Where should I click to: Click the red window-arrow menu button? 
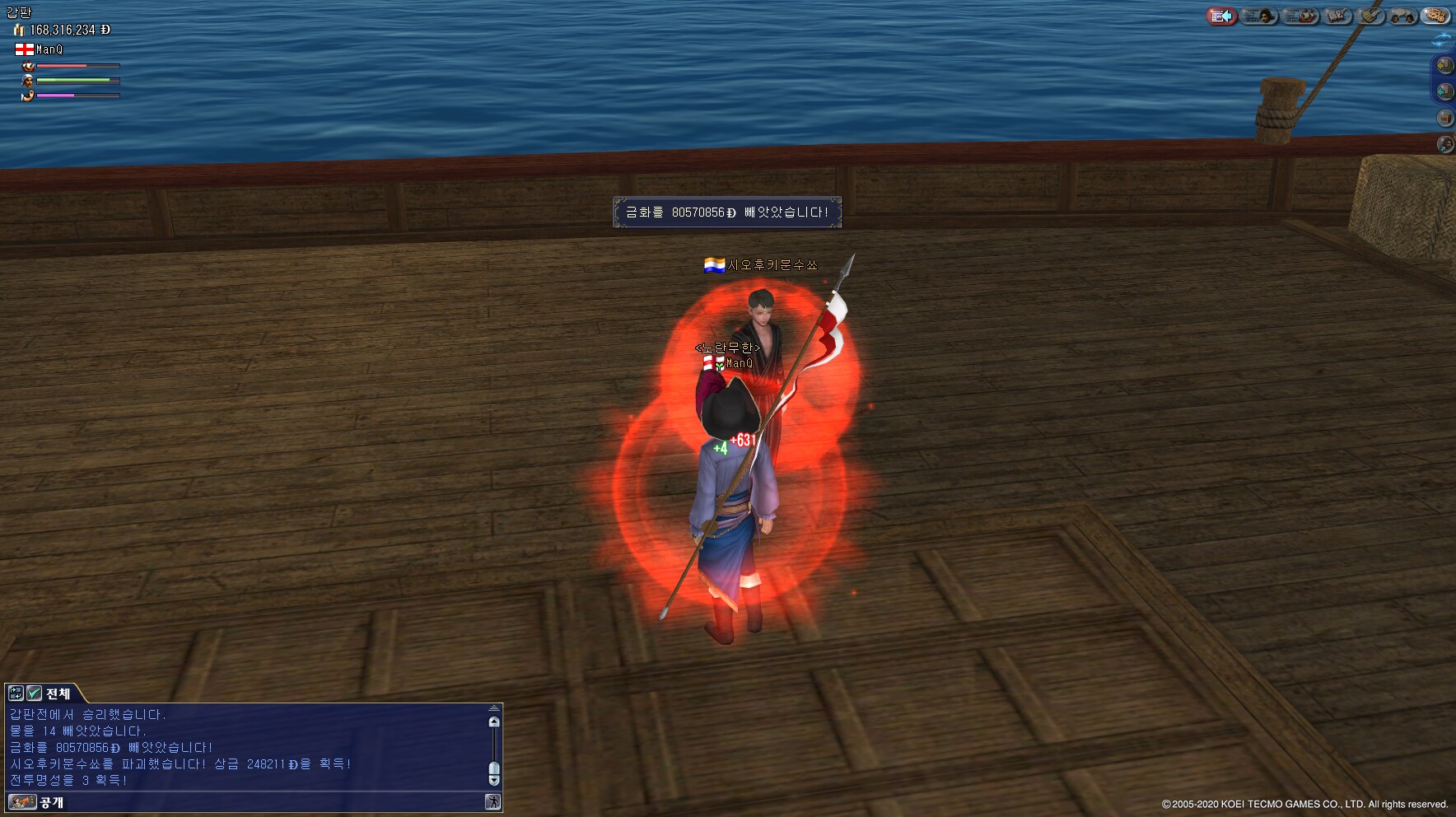[1221, 16]
